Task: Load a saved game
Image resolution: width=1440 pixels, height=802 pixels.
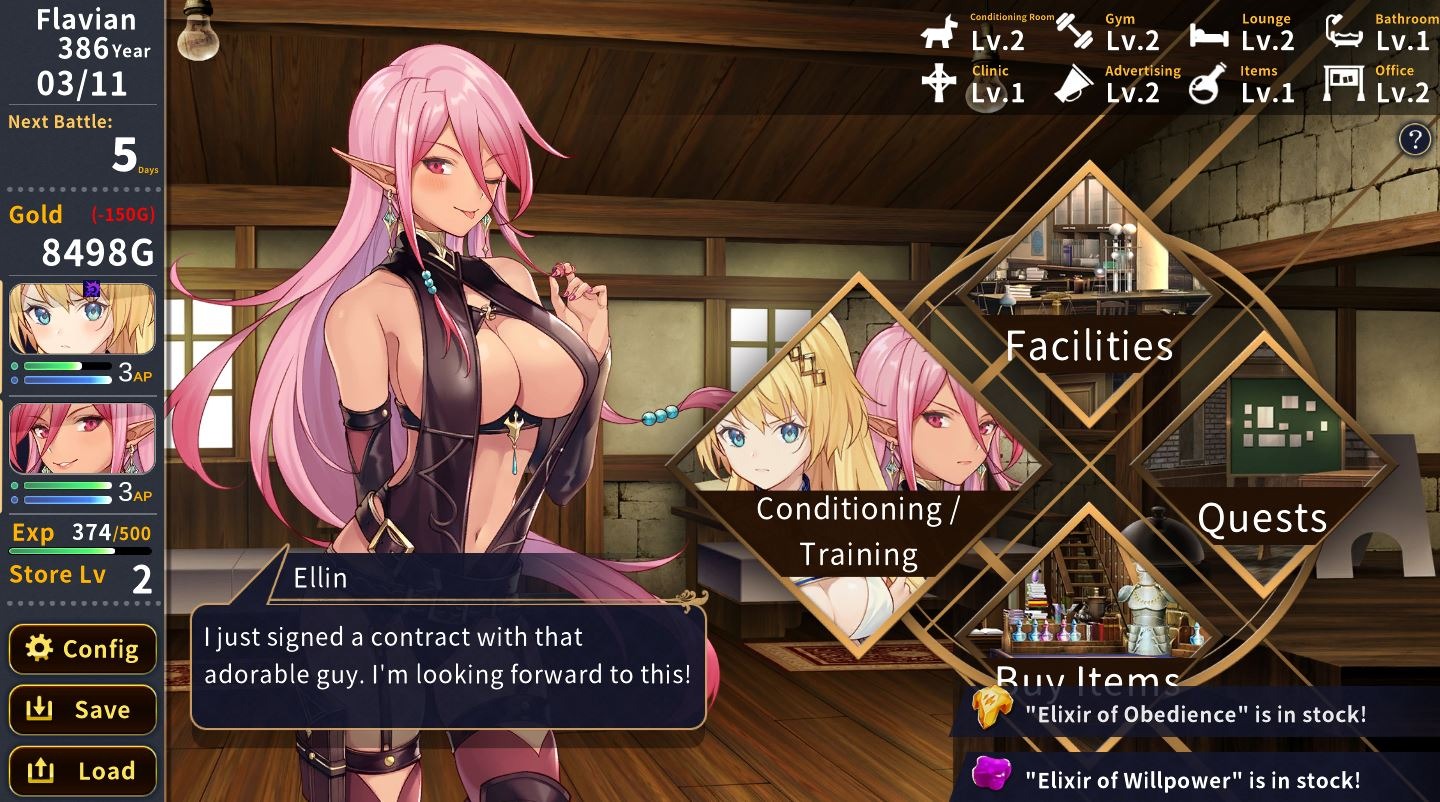Action: tap(83, 771)
